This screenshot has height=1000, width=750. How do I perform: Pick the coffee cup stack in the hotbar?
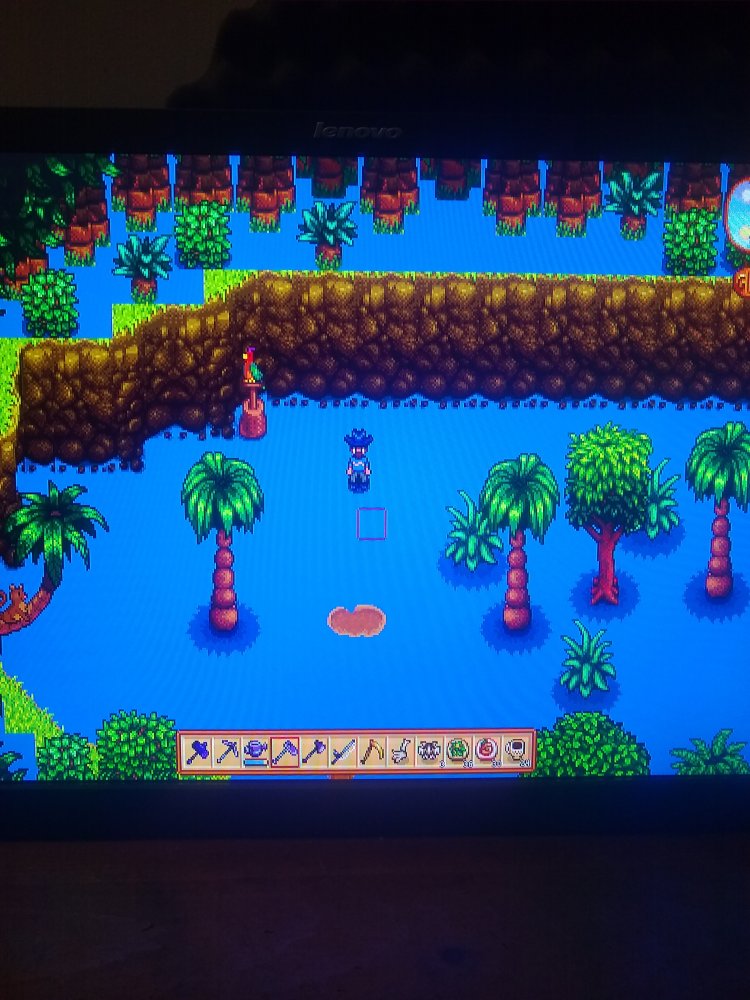(x=516, y=751)
